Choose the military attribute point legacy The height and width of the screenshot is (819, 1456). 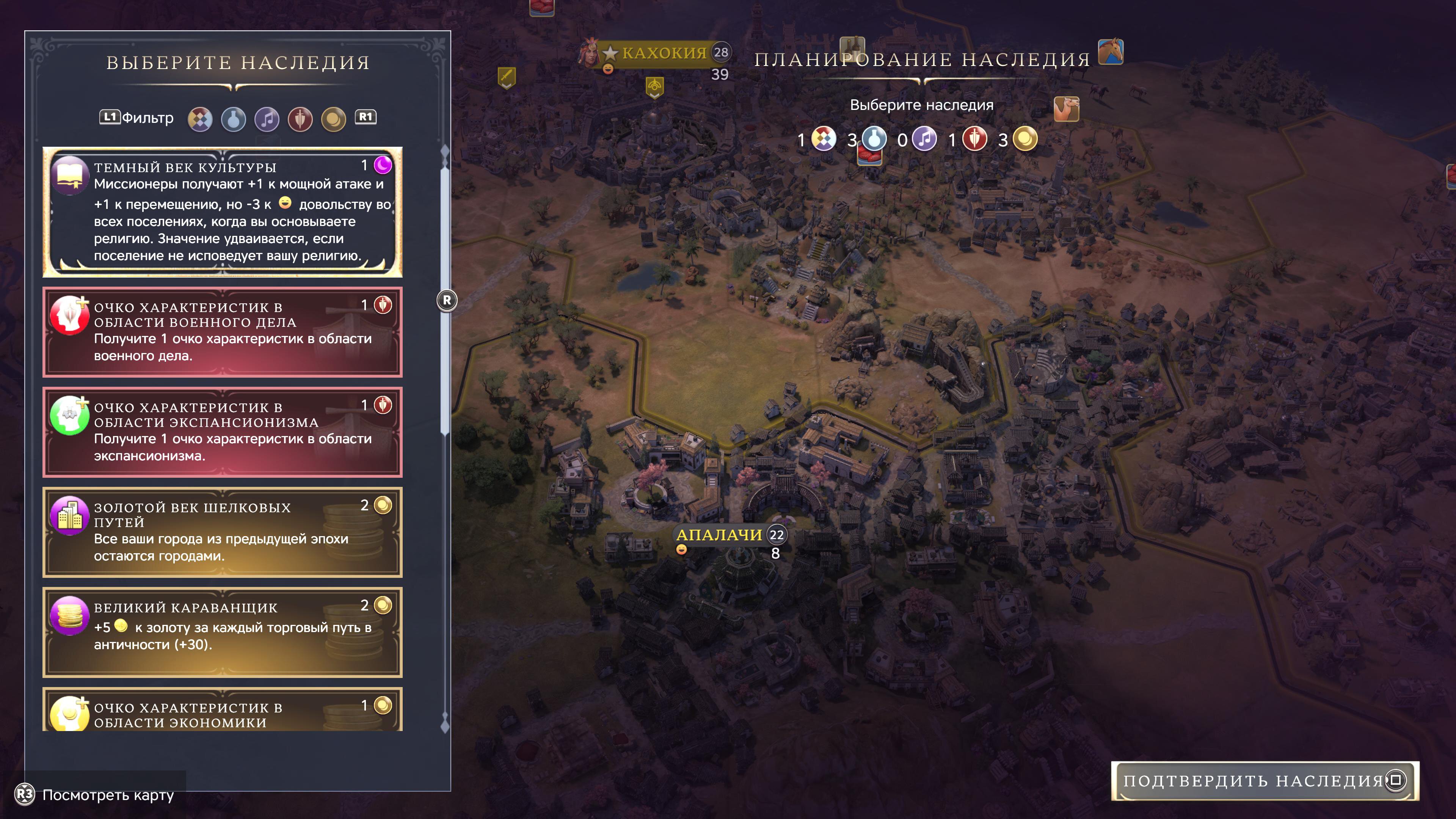tap(222, 332)
